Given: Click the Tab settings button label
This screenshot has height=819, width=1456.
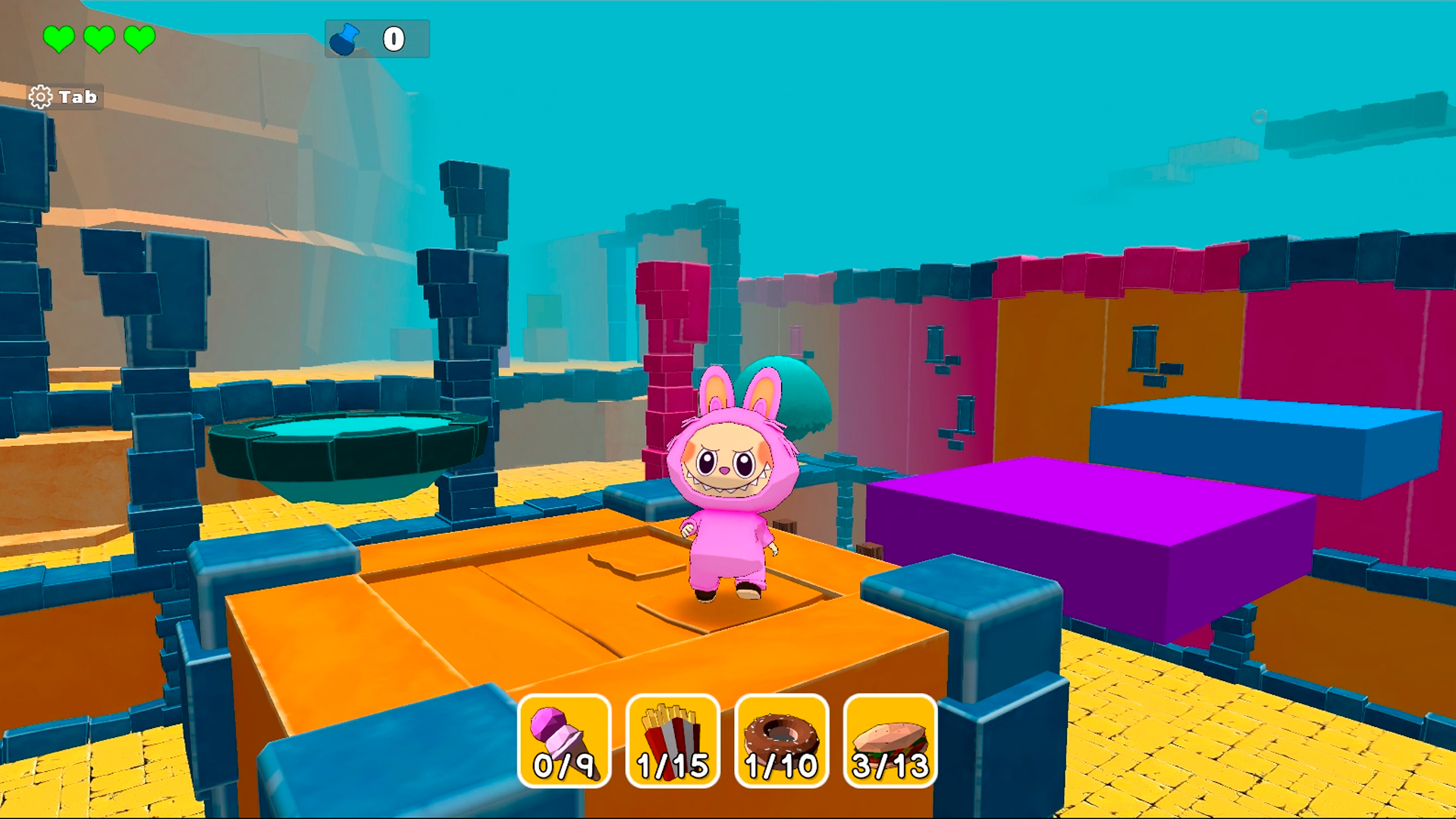Looking at the screenshot, I should 78,97.
